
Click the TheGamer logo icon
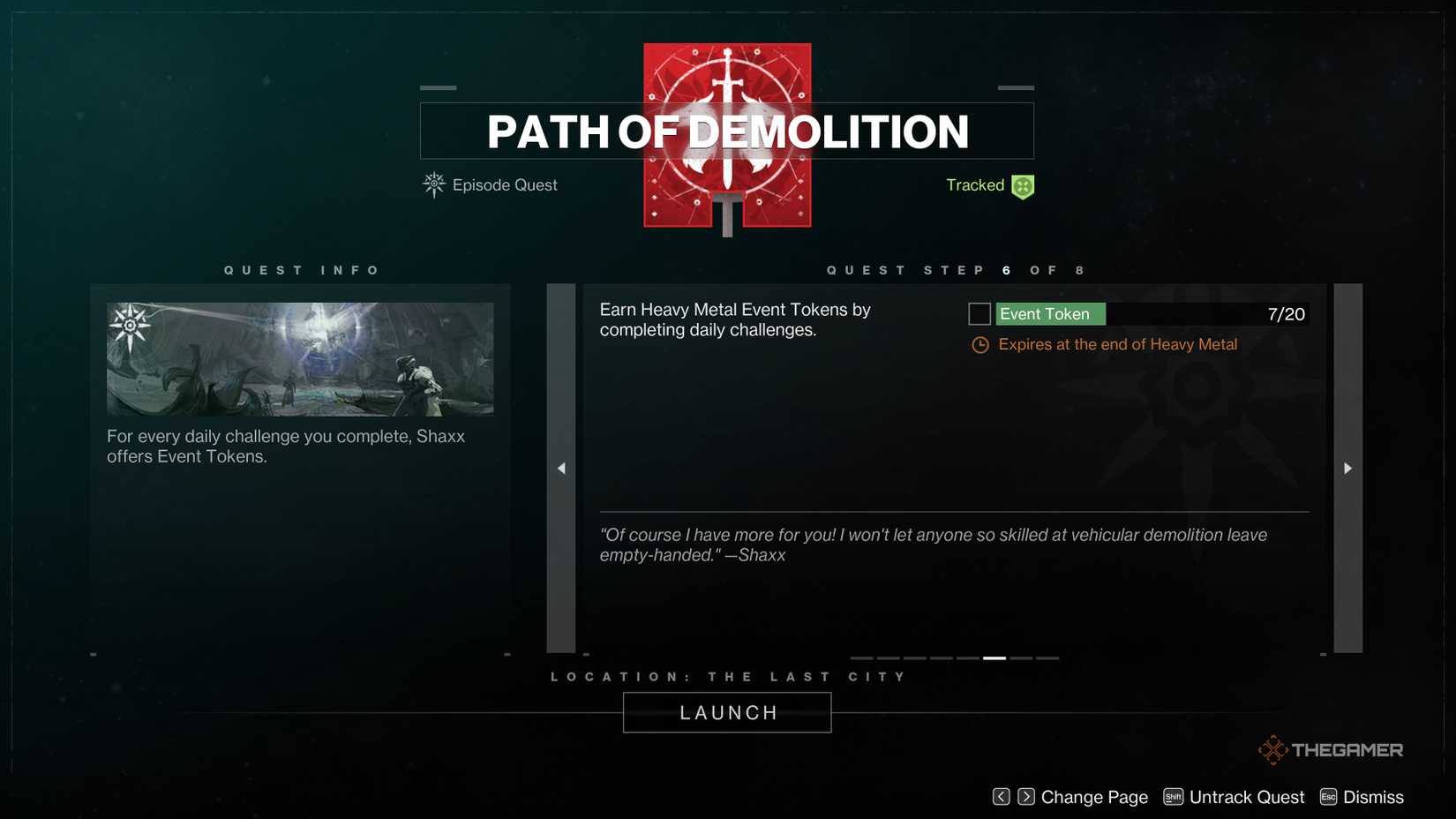[x=1273, y=749]
